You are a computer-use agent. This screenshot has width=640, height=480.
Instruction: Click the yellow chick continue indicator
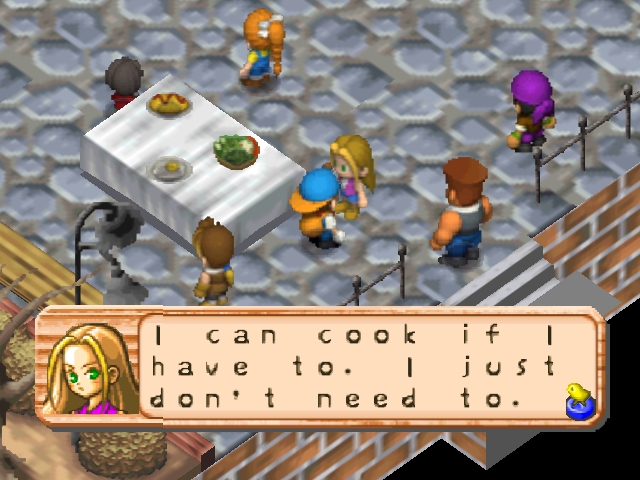coord(575,399)
